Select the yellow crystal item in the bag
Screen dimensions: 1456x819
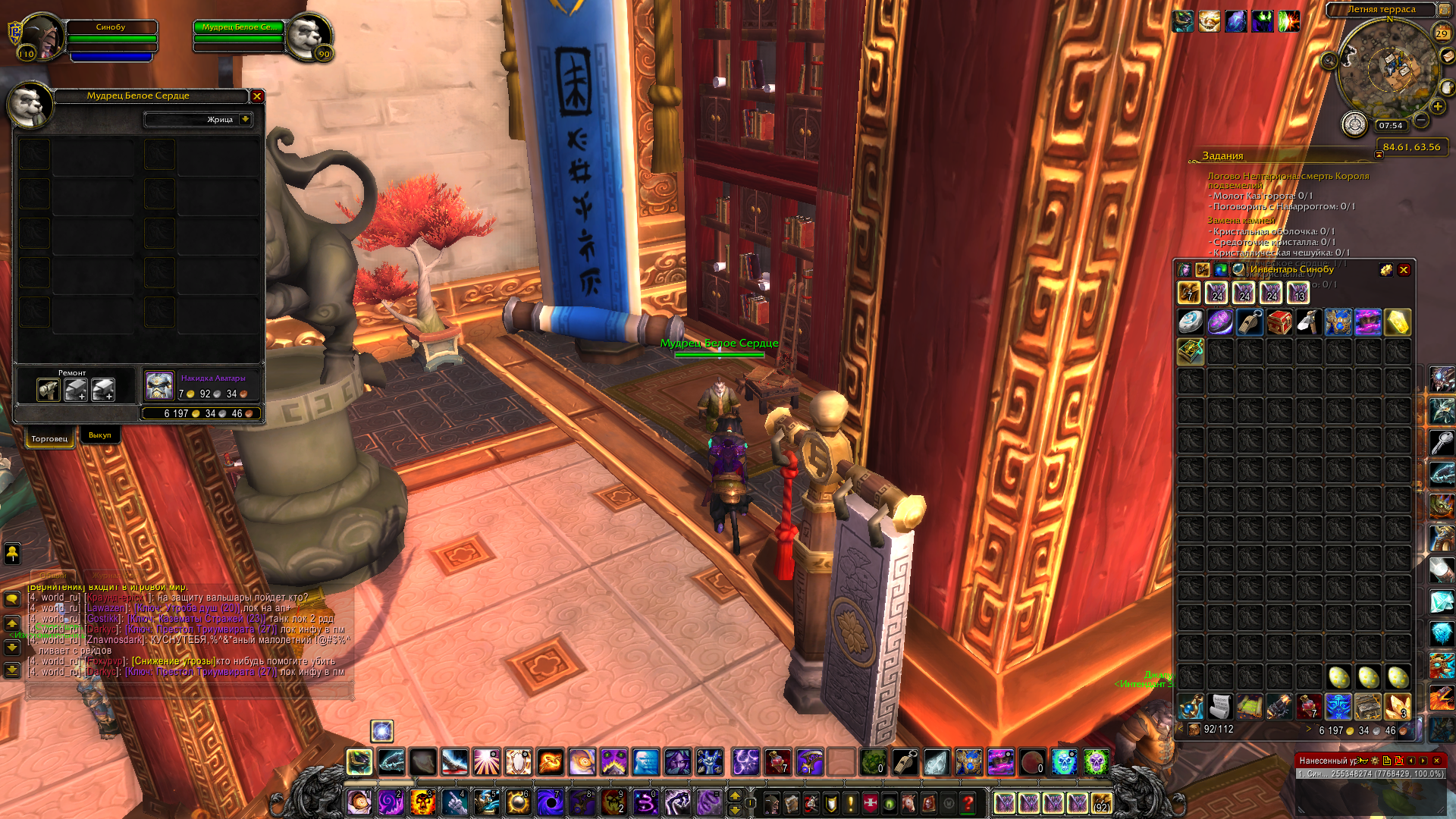[x=1398, y=322]
